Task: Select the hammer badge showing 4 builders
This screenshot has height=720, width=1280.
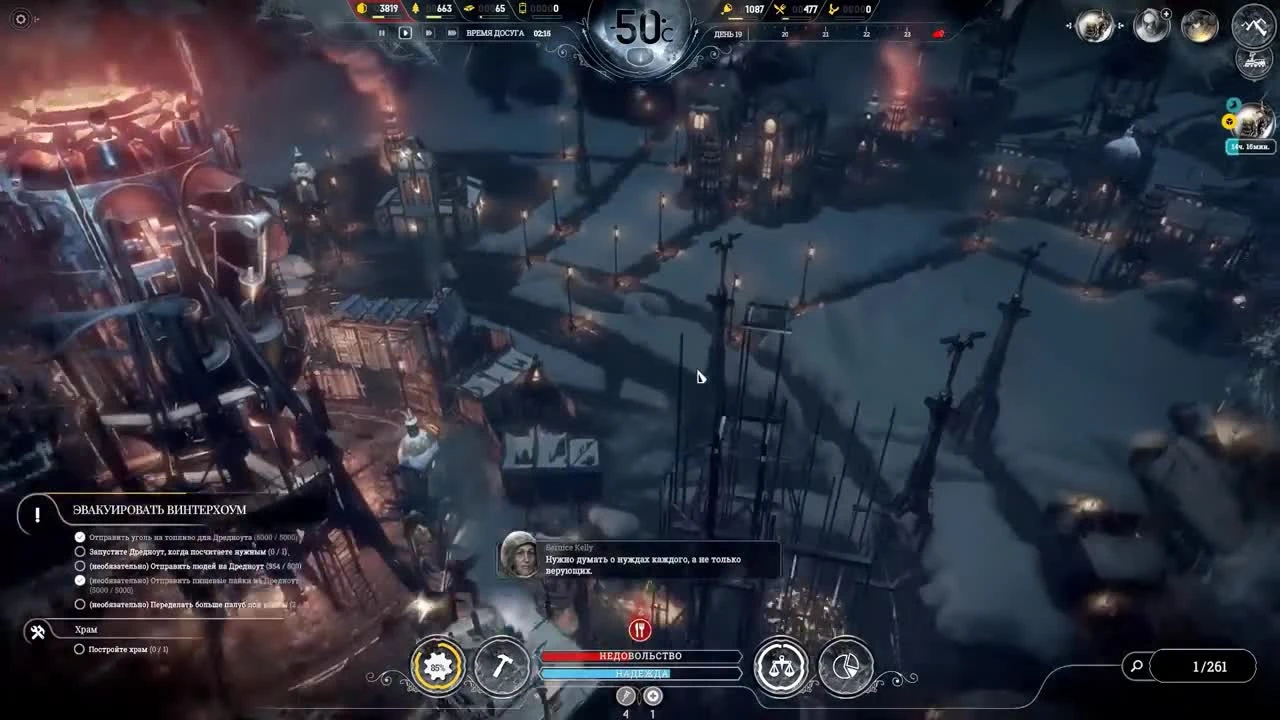Action: point(626,696)
